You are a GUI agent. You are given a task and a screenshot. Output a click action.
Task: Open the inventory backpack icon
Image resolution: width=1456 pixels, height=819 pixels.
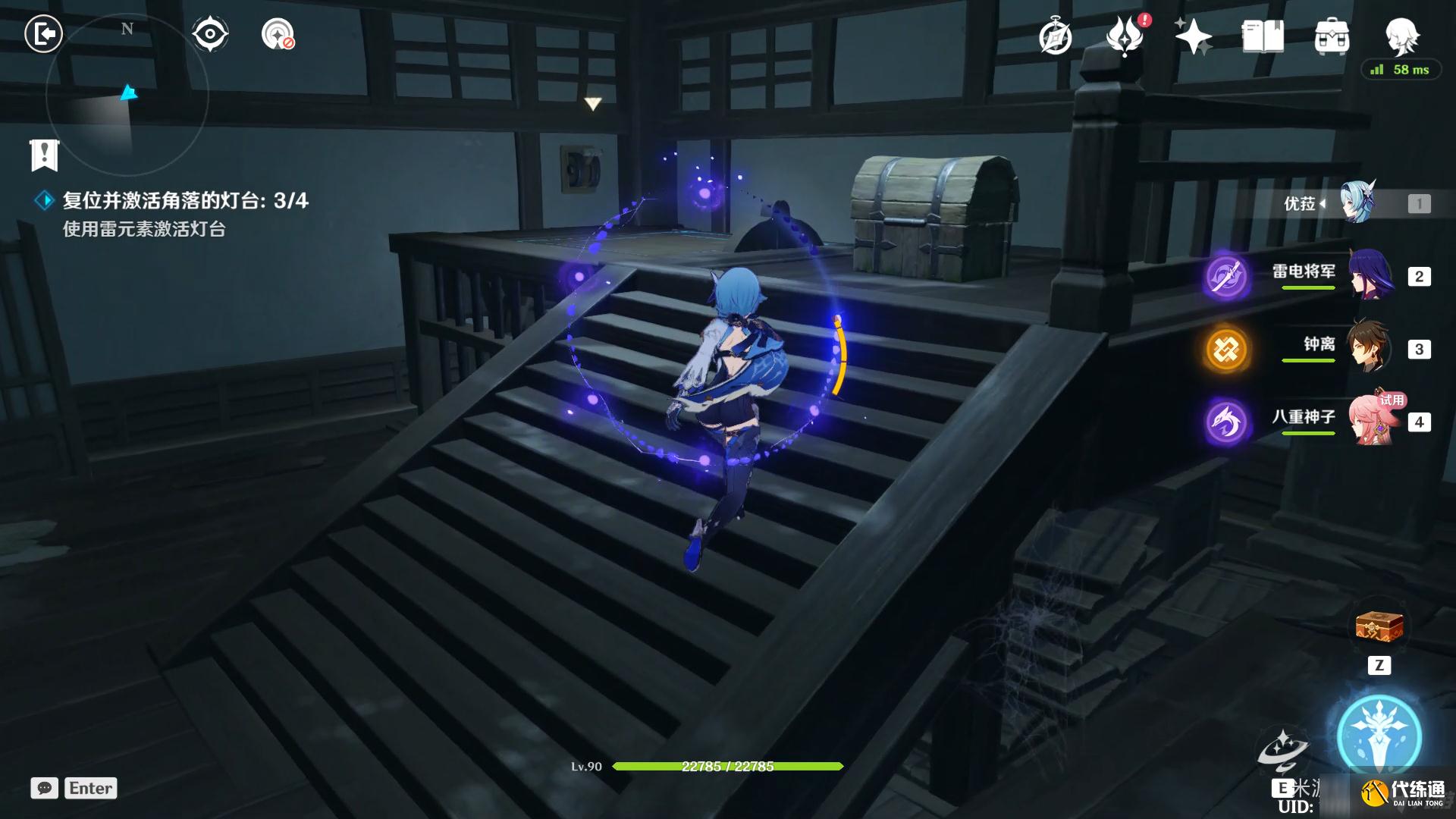pyautogui.click(x=1332, y=35)
